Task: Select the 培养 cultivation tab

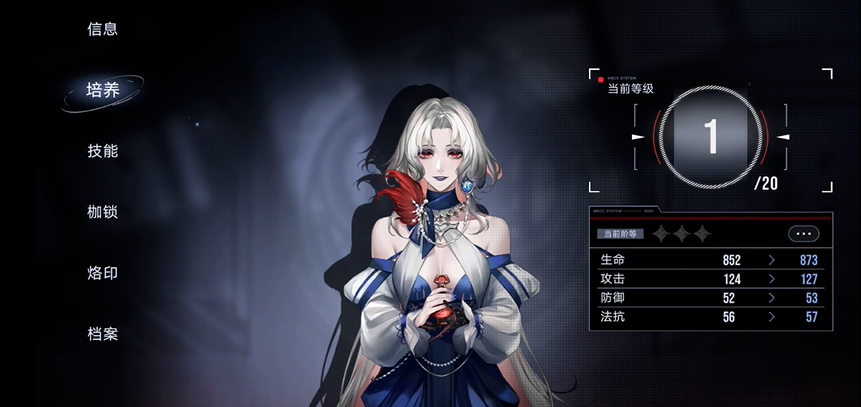Action: tap(103, 90)
